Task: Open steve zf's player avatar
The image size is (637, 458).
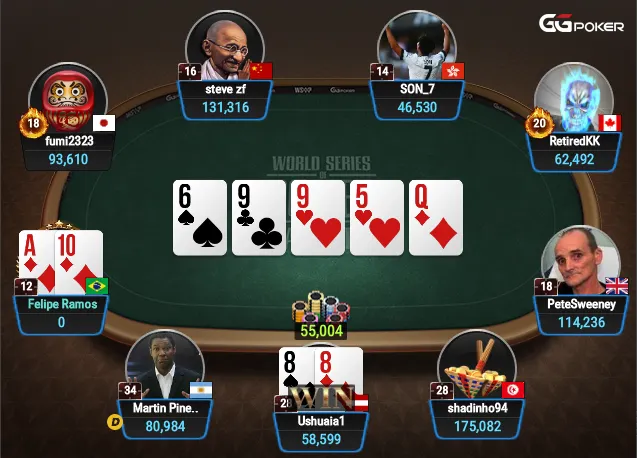Action: pos(224,48)
